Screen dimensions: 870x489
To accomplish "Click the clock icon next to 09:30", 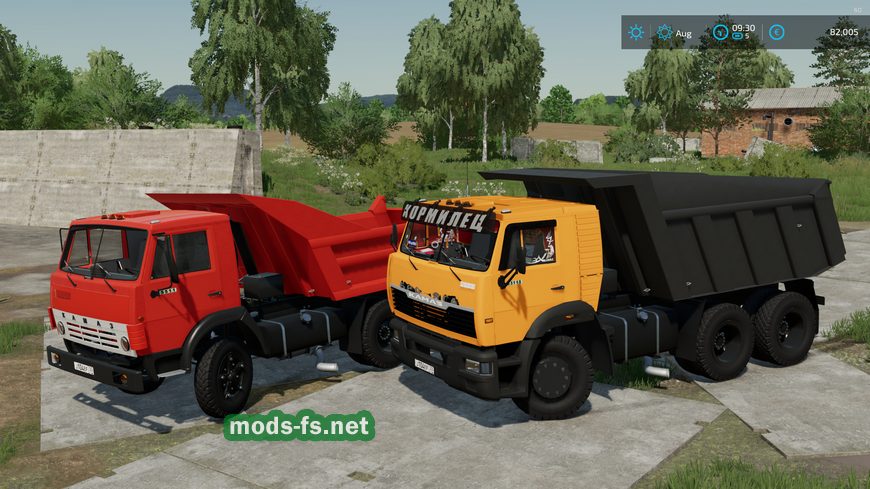I will tap(720, 32).
